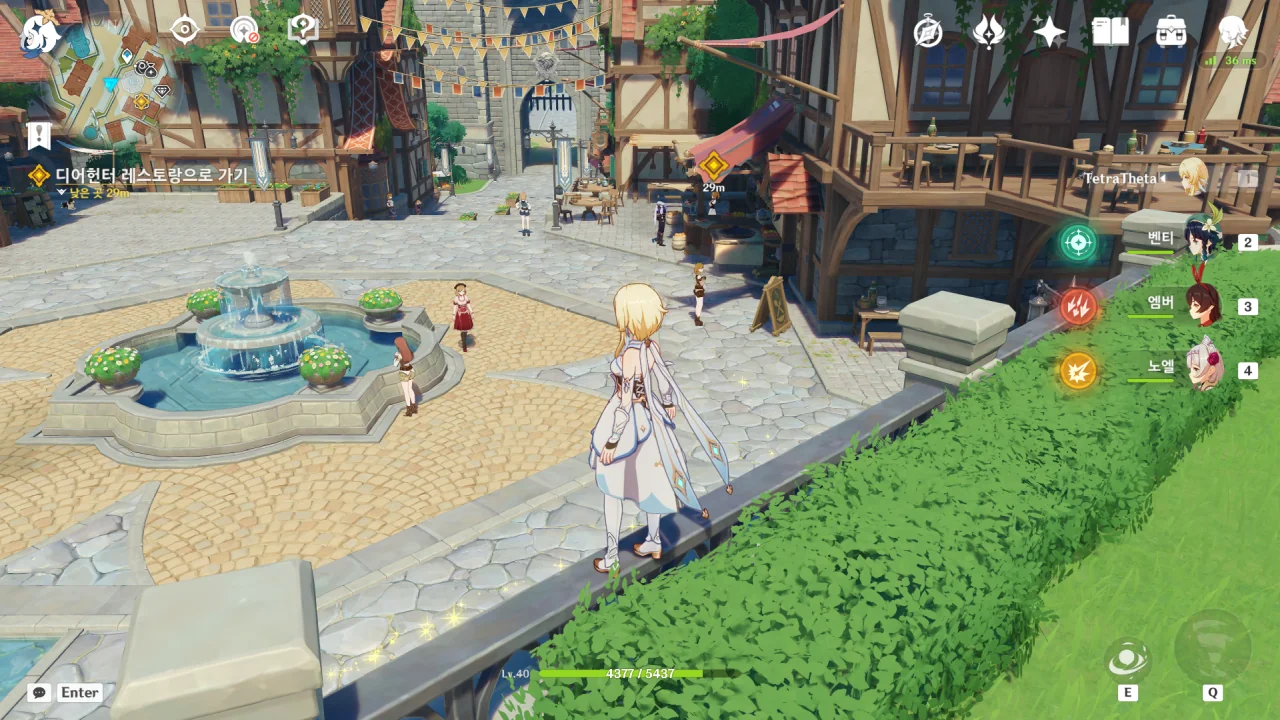
Task: Open the compass events icon
Action: pos(928,32)
